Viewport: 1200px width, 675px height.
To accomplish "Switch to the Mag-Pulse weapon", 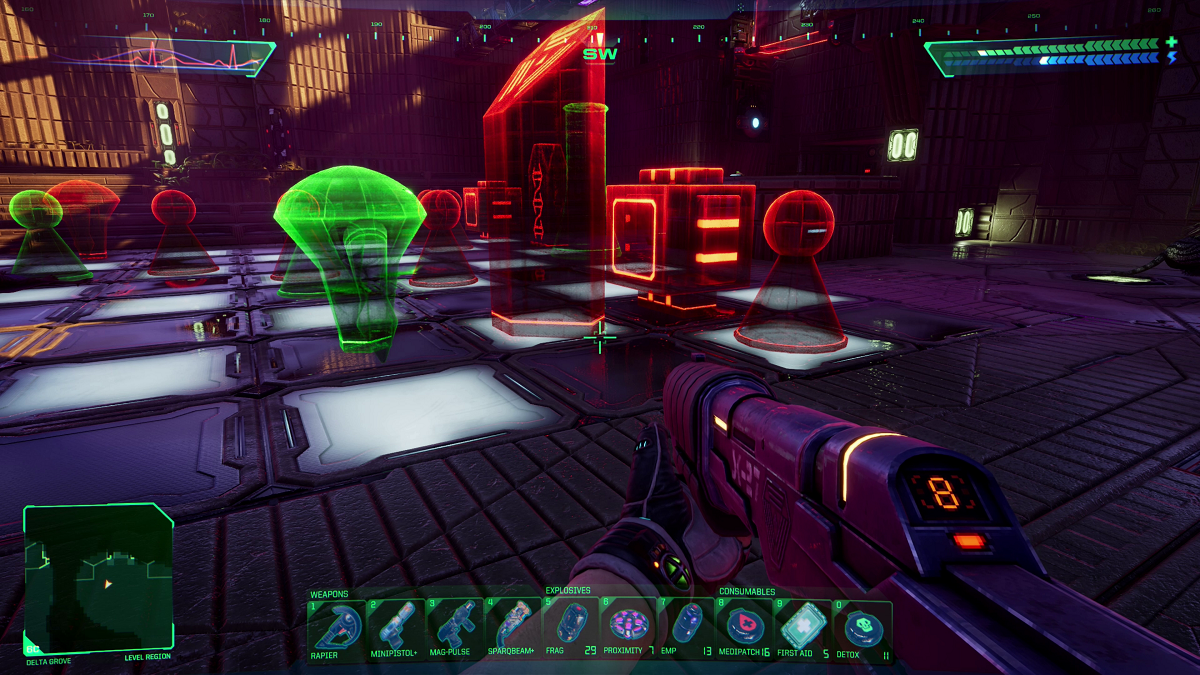I will [455, 628].
